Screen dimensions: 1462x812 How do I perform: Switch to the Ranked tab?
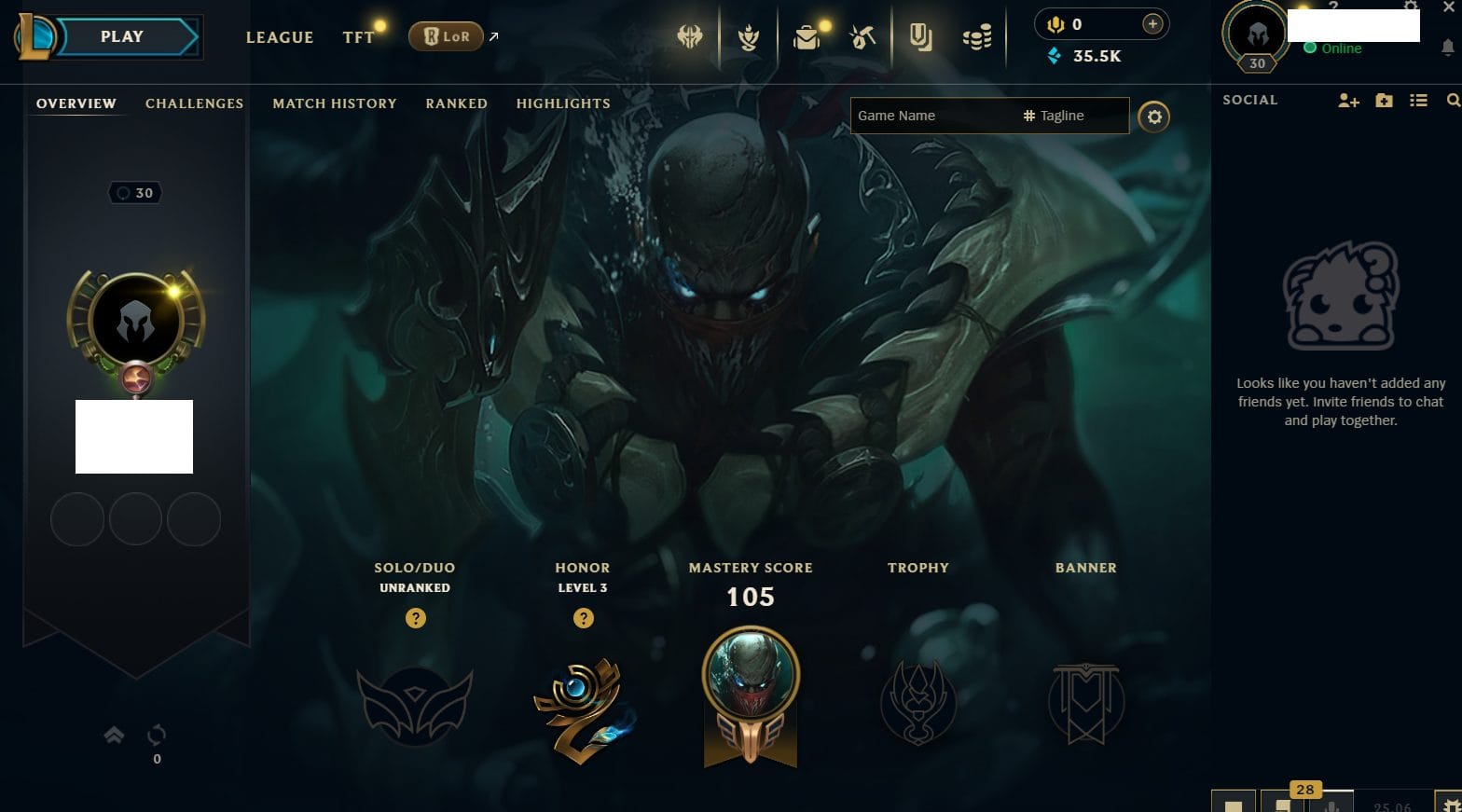[456, 103]
